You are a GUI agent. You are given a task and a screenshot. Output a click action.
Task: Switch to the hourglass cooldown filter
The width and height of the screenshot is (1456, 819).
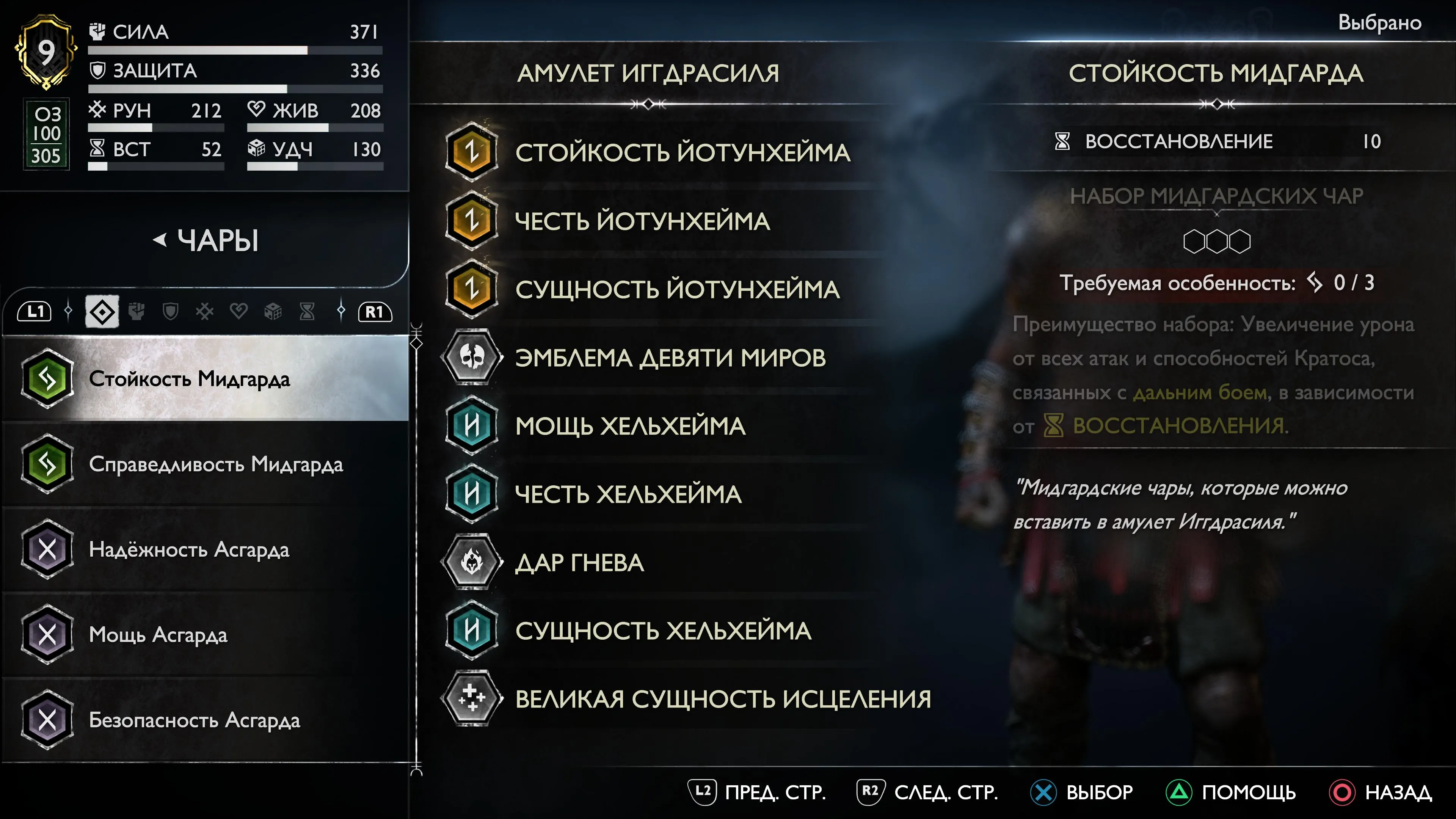coord(307,311)
